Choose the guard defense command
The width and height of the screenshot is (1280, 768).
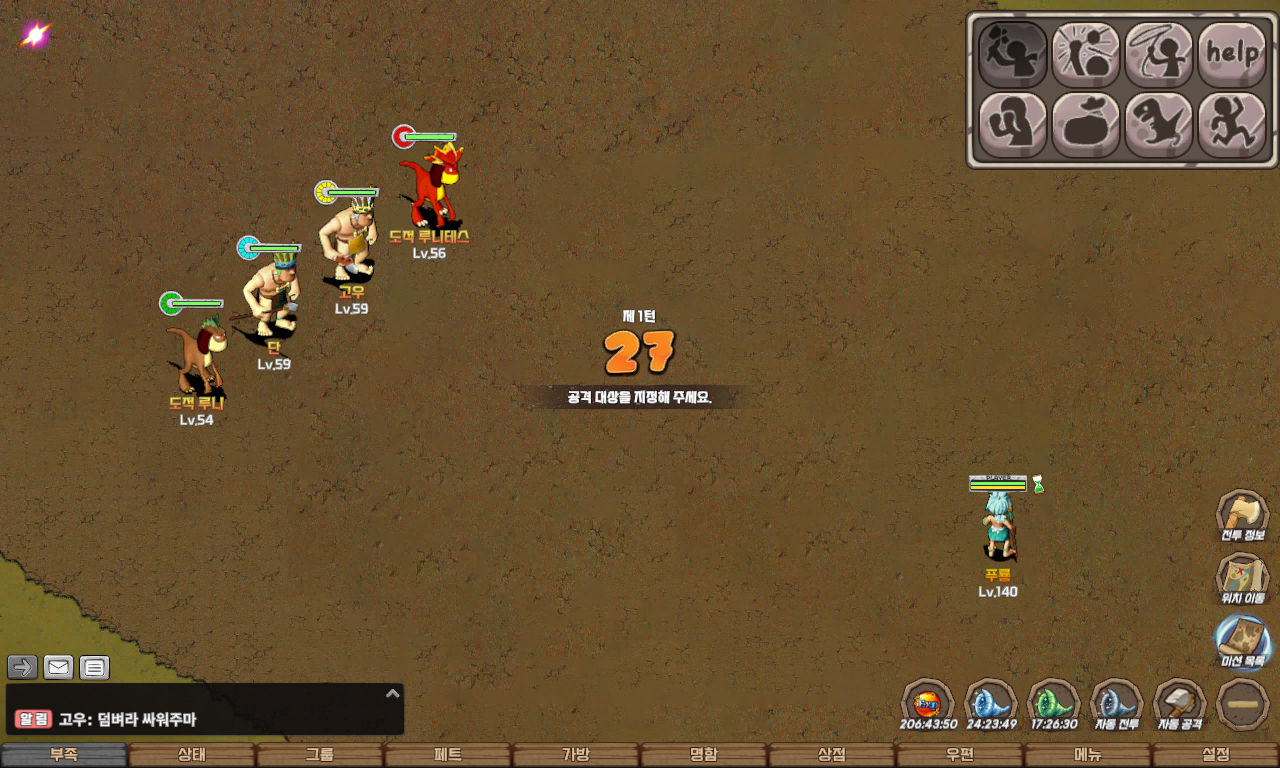[x=1012, y=125]
